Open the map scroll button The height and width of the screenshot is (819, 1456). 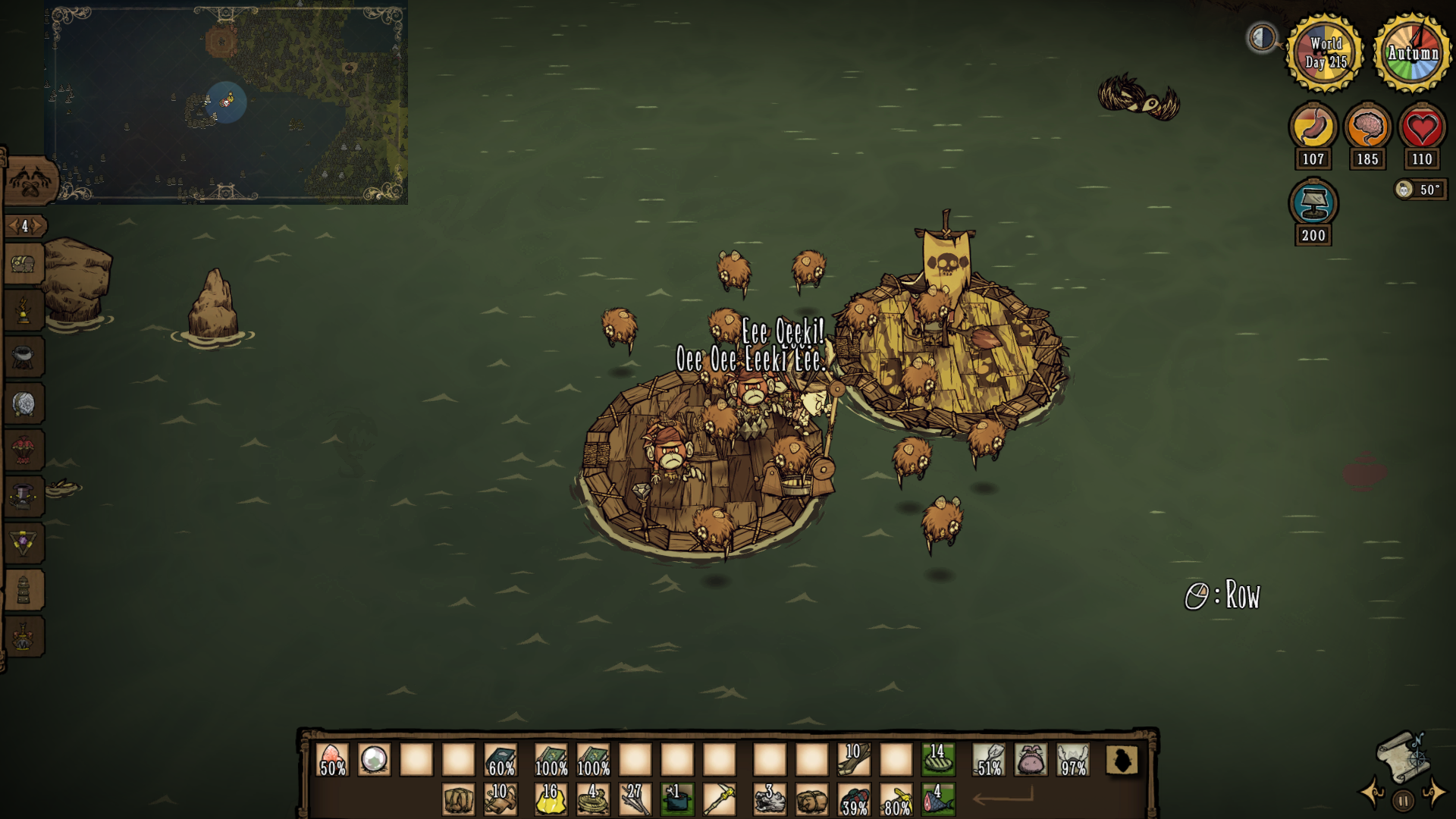click(x=1402, y=755)
